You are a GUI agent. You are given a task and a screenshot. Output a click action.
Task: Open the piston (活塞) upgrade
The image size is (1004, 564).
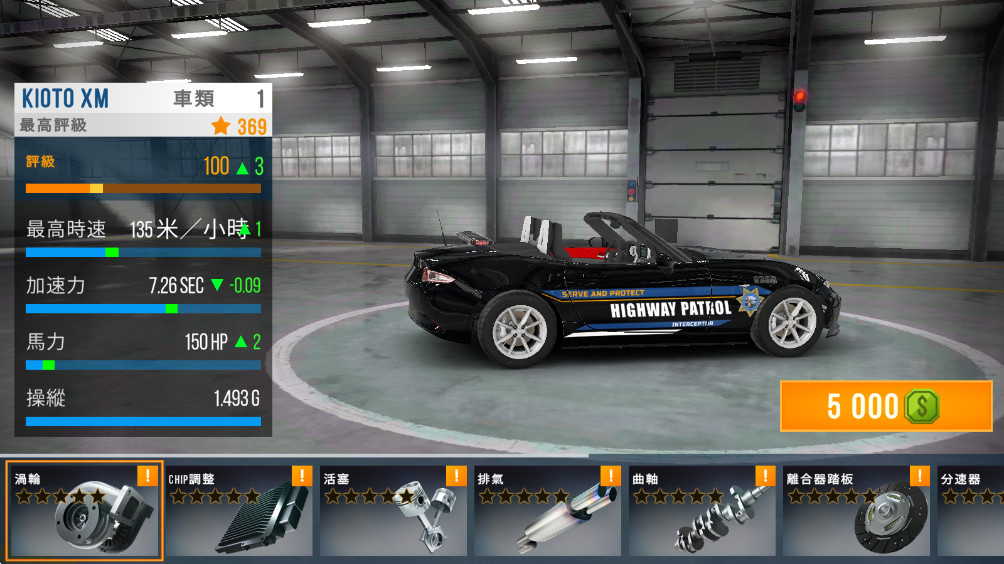pyautogui.click(x=393, y=511)
